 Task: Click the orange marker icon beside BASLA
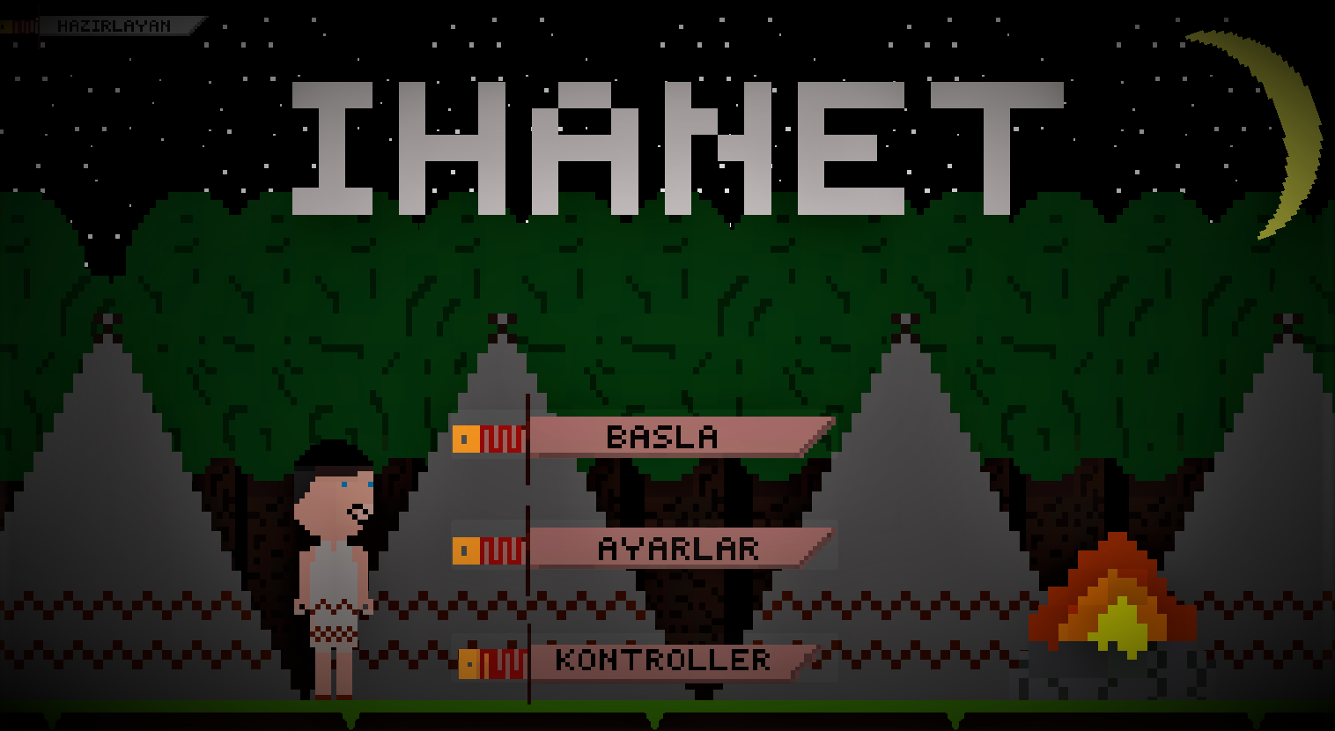pyautogui.click(x=465, y=437)
